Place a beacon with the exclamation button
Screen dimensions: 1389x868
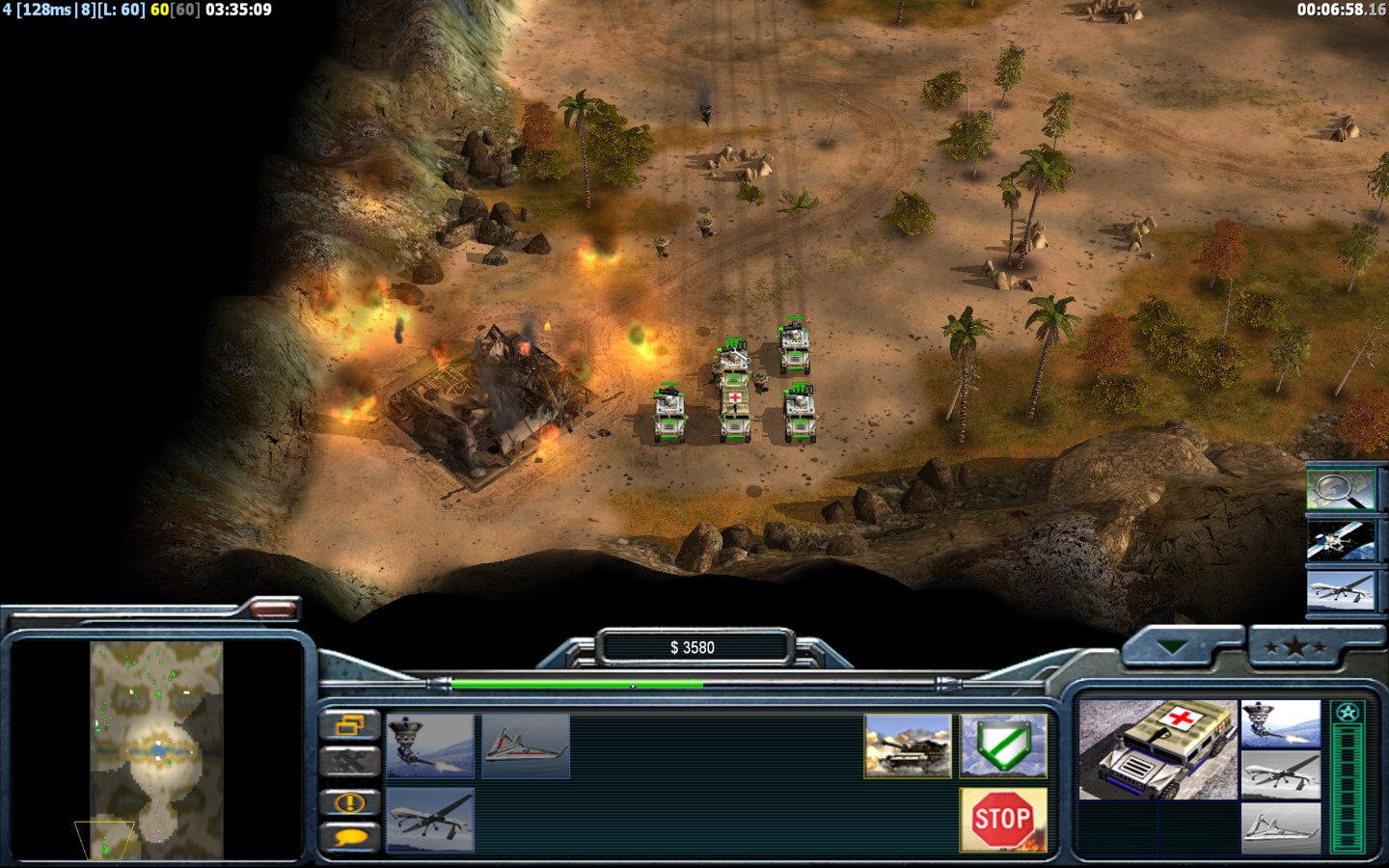(349, 802)
